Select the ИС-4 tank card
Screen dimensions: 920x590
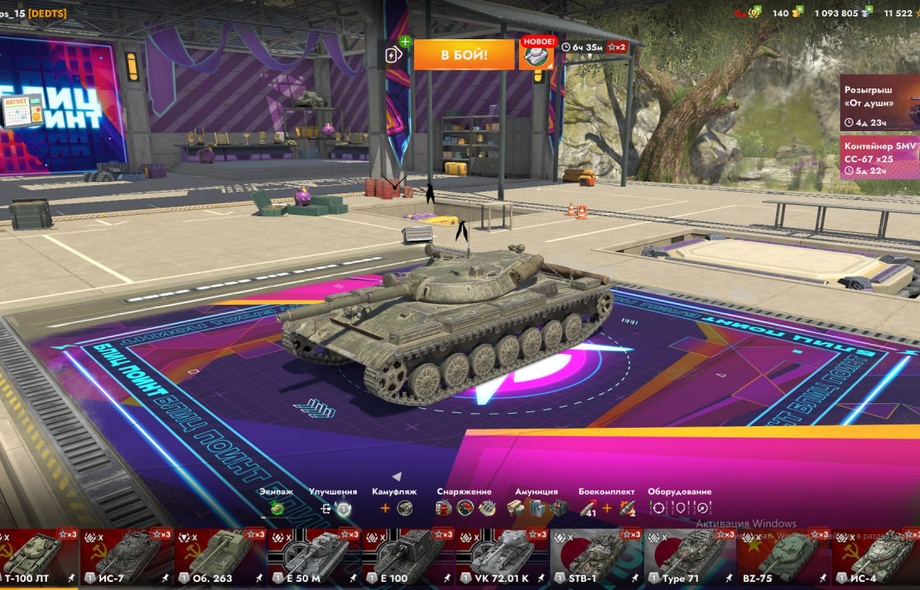[875, 557]
